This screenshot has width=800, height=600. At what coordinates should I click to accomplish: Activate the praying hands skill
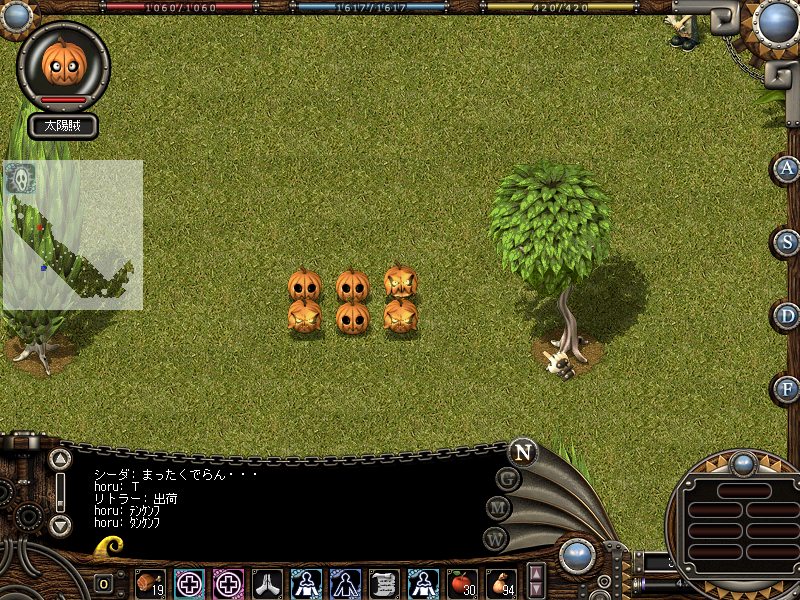pyautogui.click(x=267, y=582)
